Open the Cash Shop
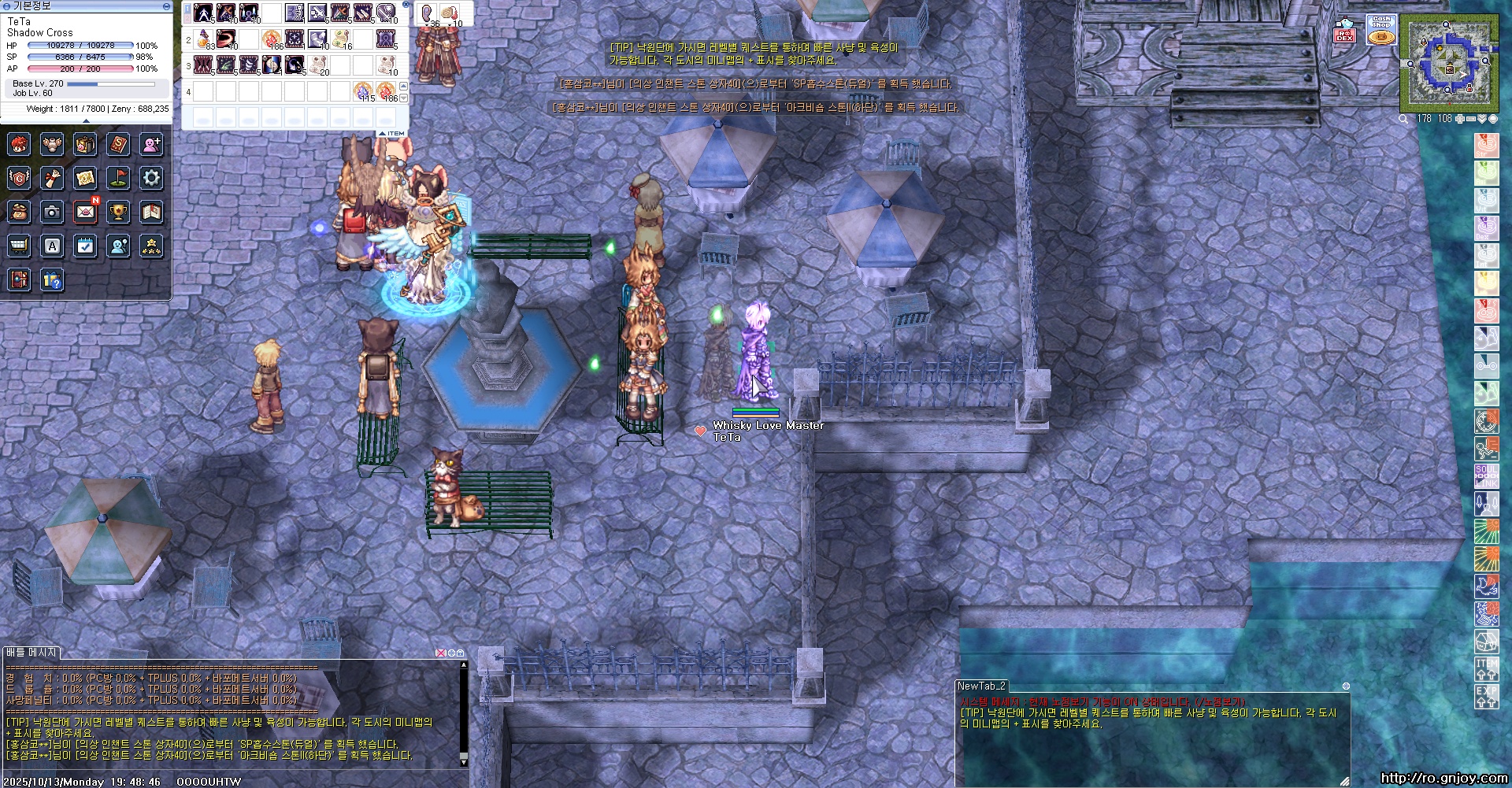The width and height of the screenshot is (1512, 788). pos(1381,30)
